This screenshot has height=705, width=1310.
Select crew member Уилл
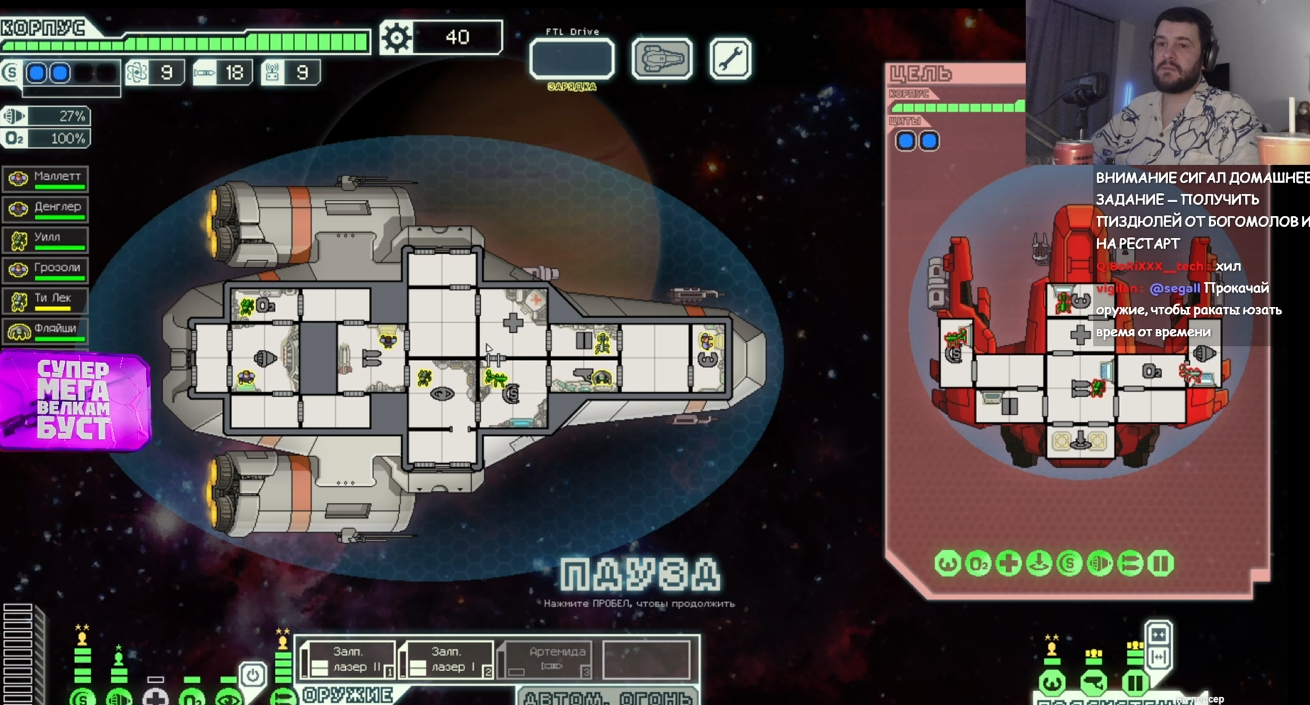[46, 239]
